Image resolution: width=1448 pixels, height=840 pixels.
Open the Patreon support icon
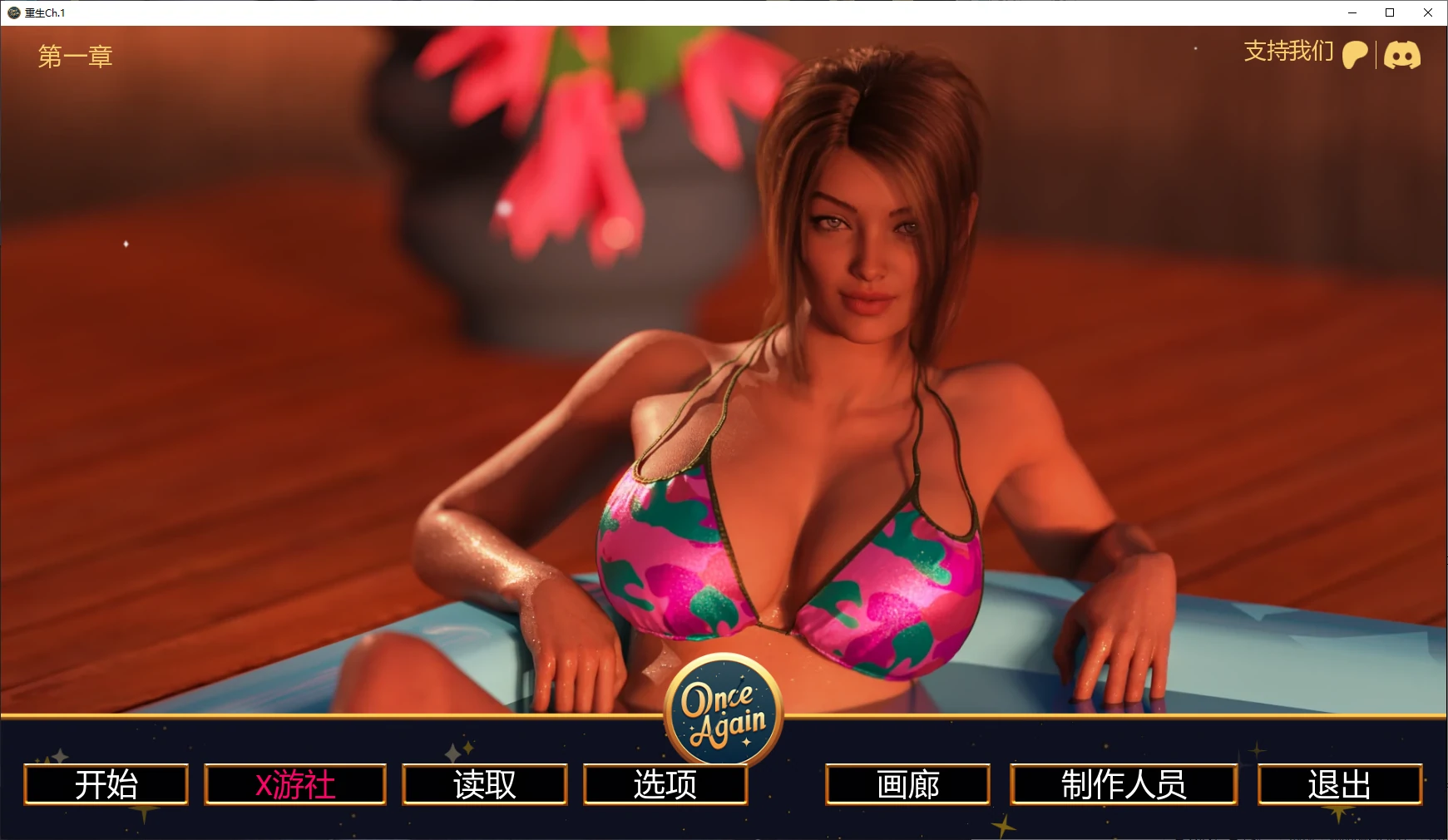point(1355,55)
